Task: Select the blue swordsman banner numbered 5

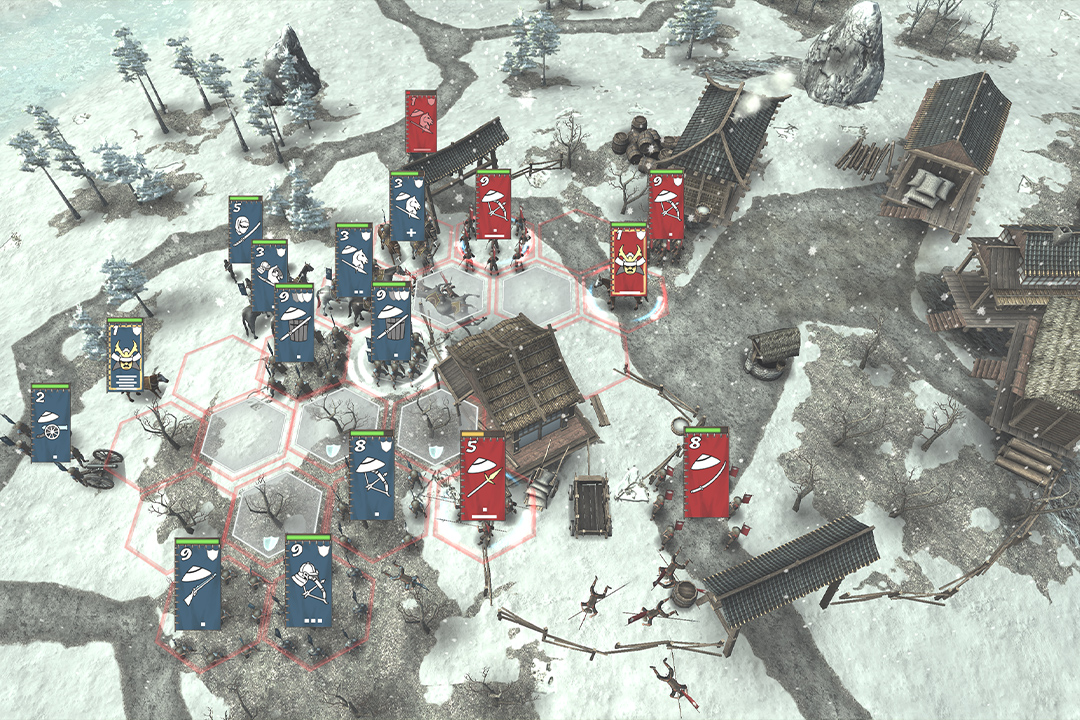Action: point(245,230)
